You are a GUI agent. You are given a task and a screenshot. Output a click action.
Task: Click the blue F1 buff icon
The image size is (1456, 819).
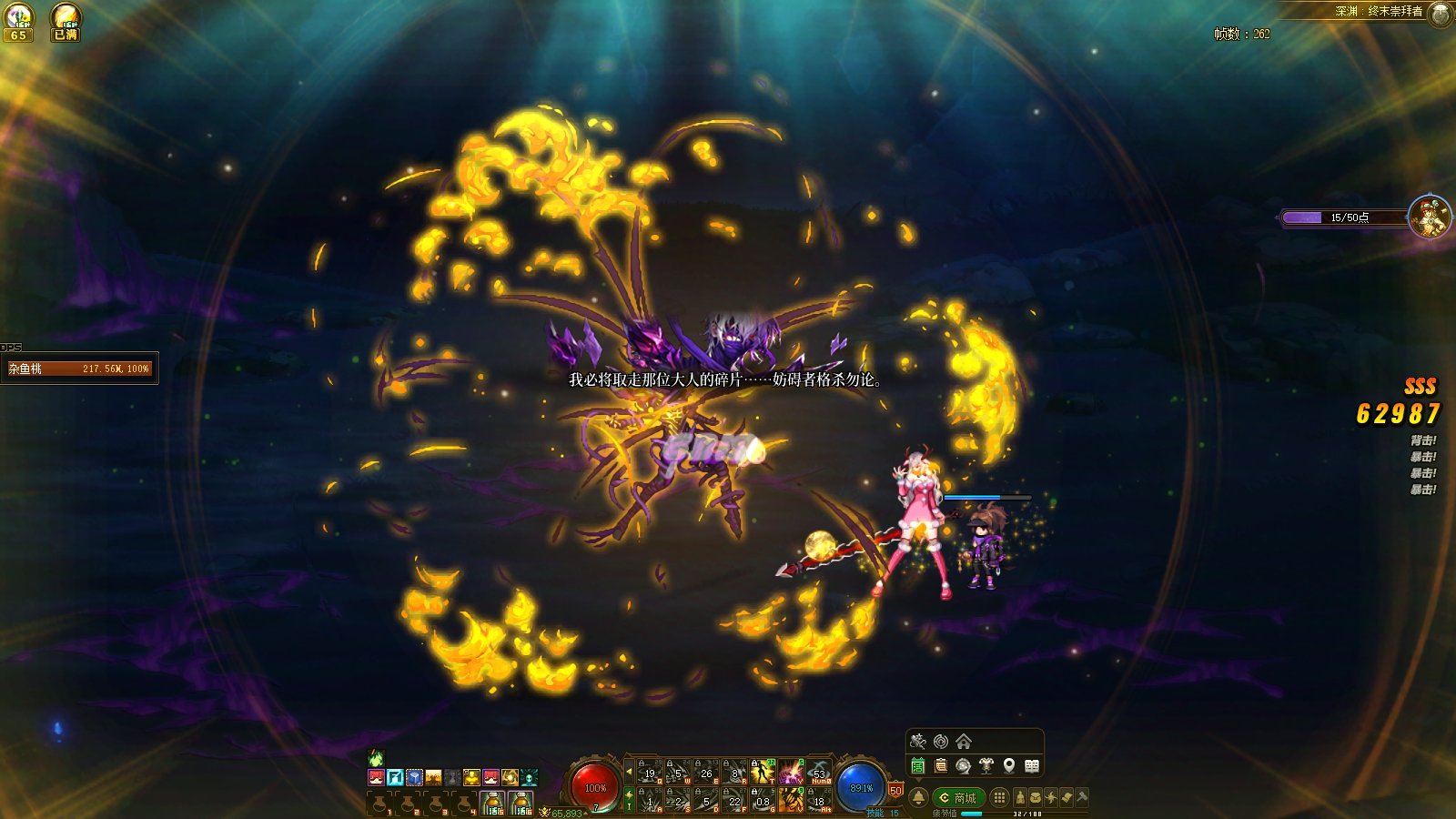(x=395, y=777)
